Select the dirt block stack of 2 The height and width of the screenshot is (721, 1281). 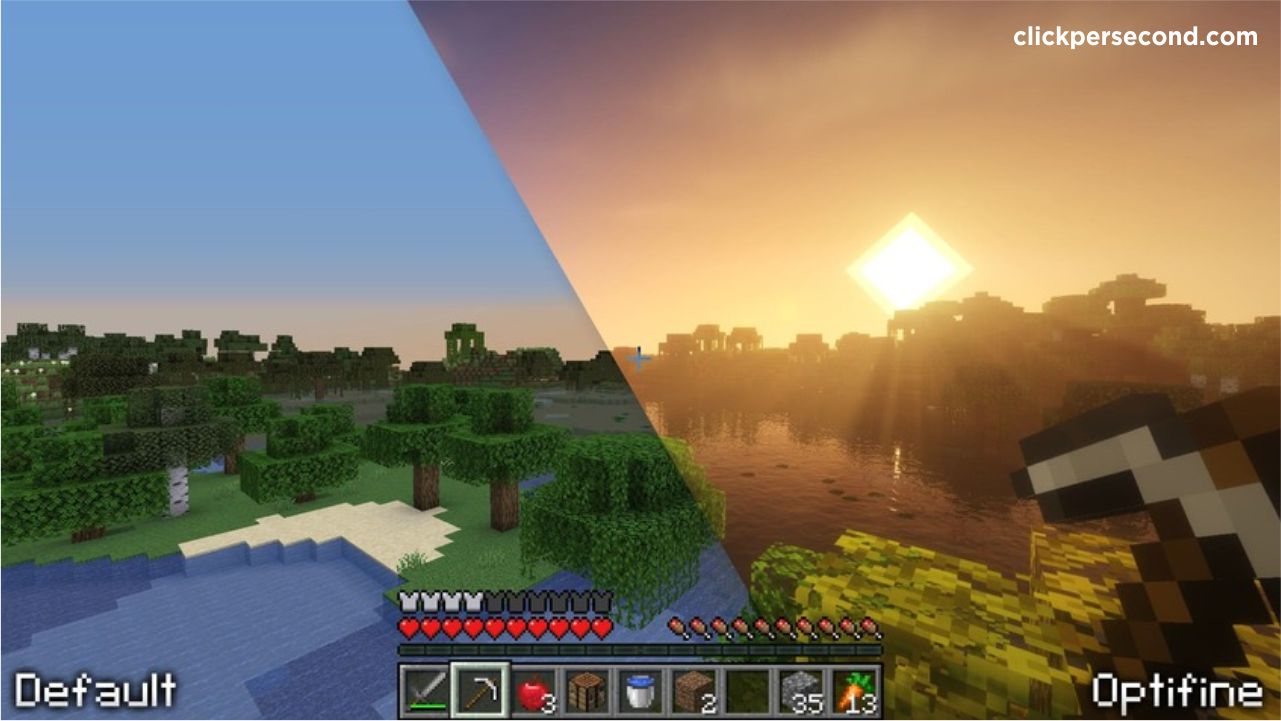point(694,690)
